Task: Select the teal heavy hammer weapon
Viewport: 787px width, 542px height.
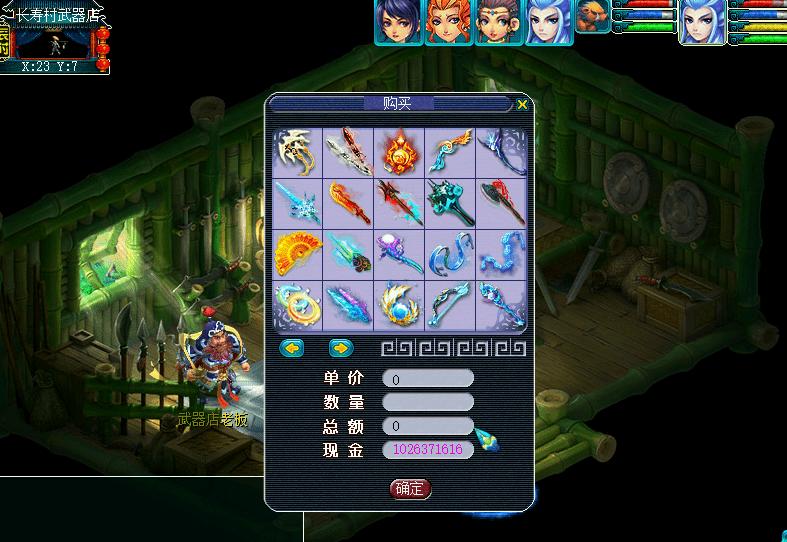Action: pos(450,203)
